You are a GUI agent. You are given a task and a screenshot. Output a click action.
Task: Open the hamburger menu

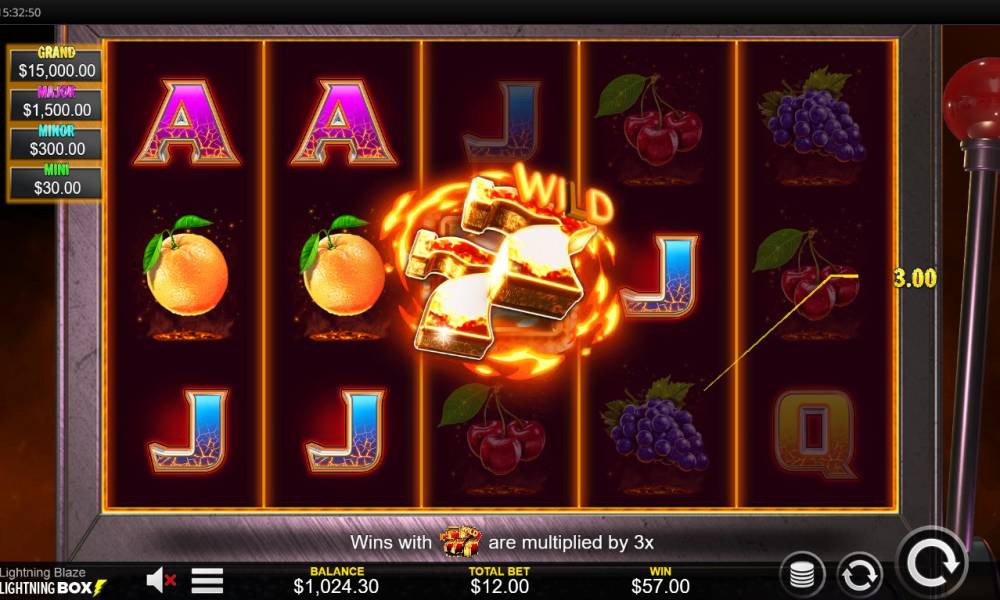coord(207,579)
